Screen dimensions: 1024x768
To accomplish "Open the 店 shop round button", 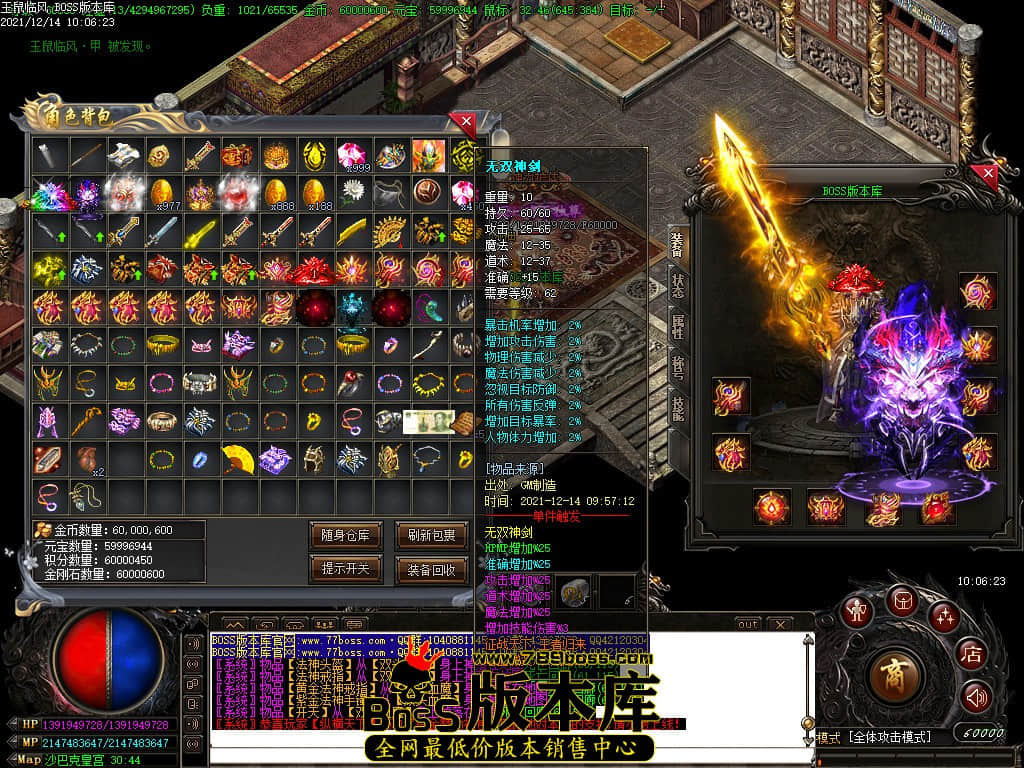I will click(970, 655).
